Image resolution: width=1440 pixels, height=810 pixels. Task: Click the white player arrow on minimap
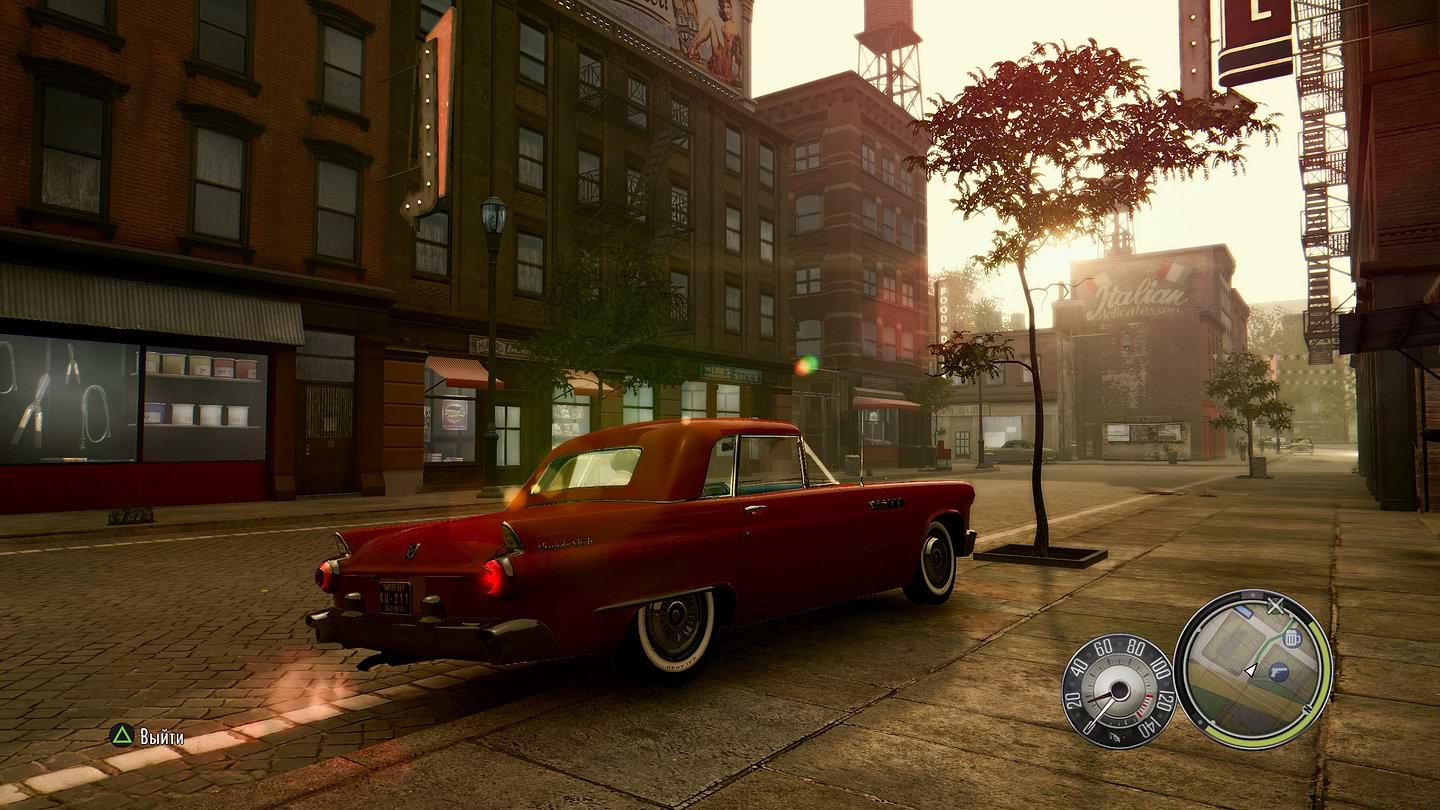(x=1250, y=669)
